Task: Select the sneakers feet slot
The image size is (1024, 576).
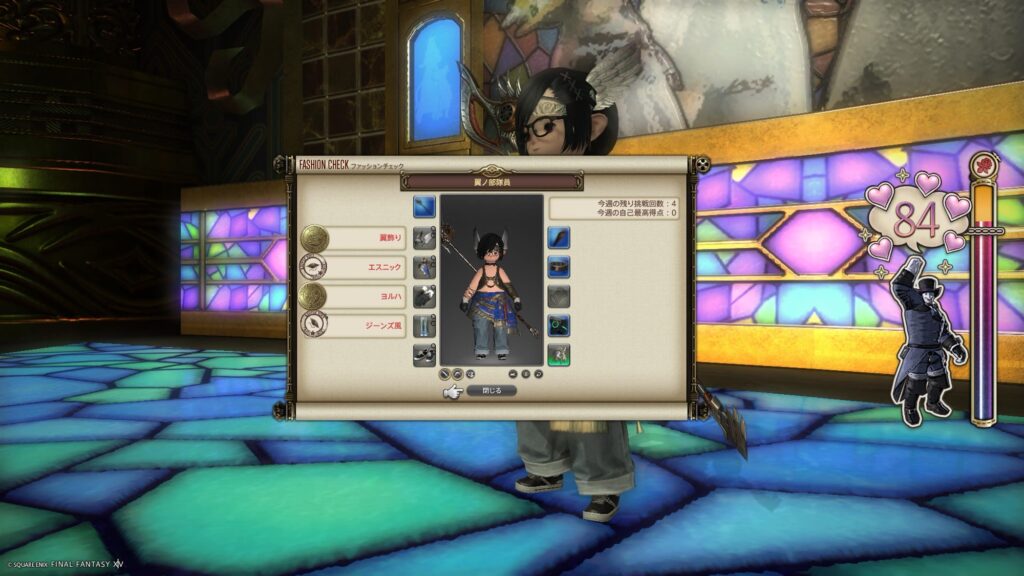Action: click(424, 354)
